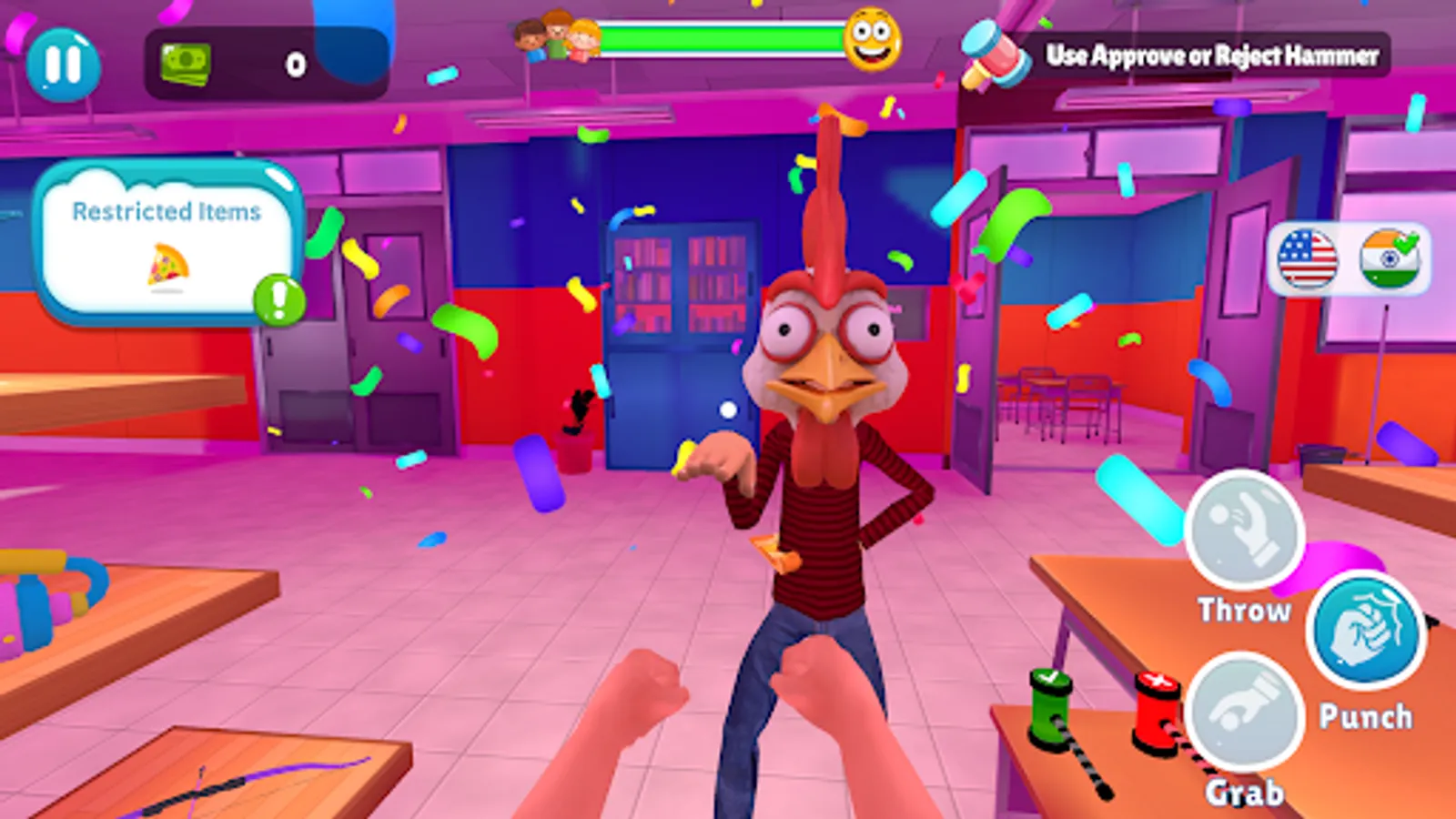Image resolution: width=1456 pixels, height=819 pixels.
Task: Expand the money counter display
Action: tap(264, 61)
